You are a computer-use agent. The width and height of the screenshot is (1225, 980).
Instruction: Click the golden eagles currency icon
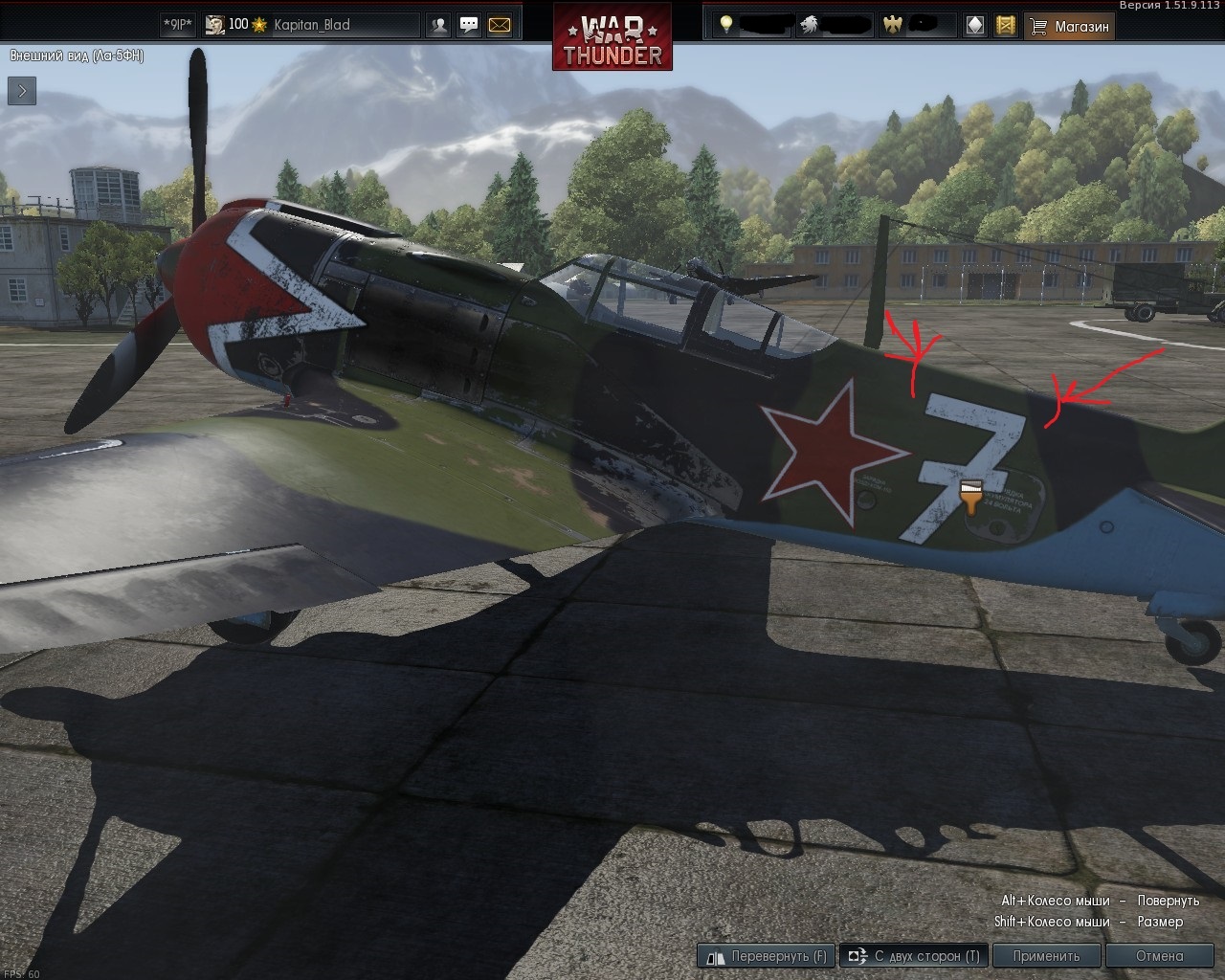(892, 25)
